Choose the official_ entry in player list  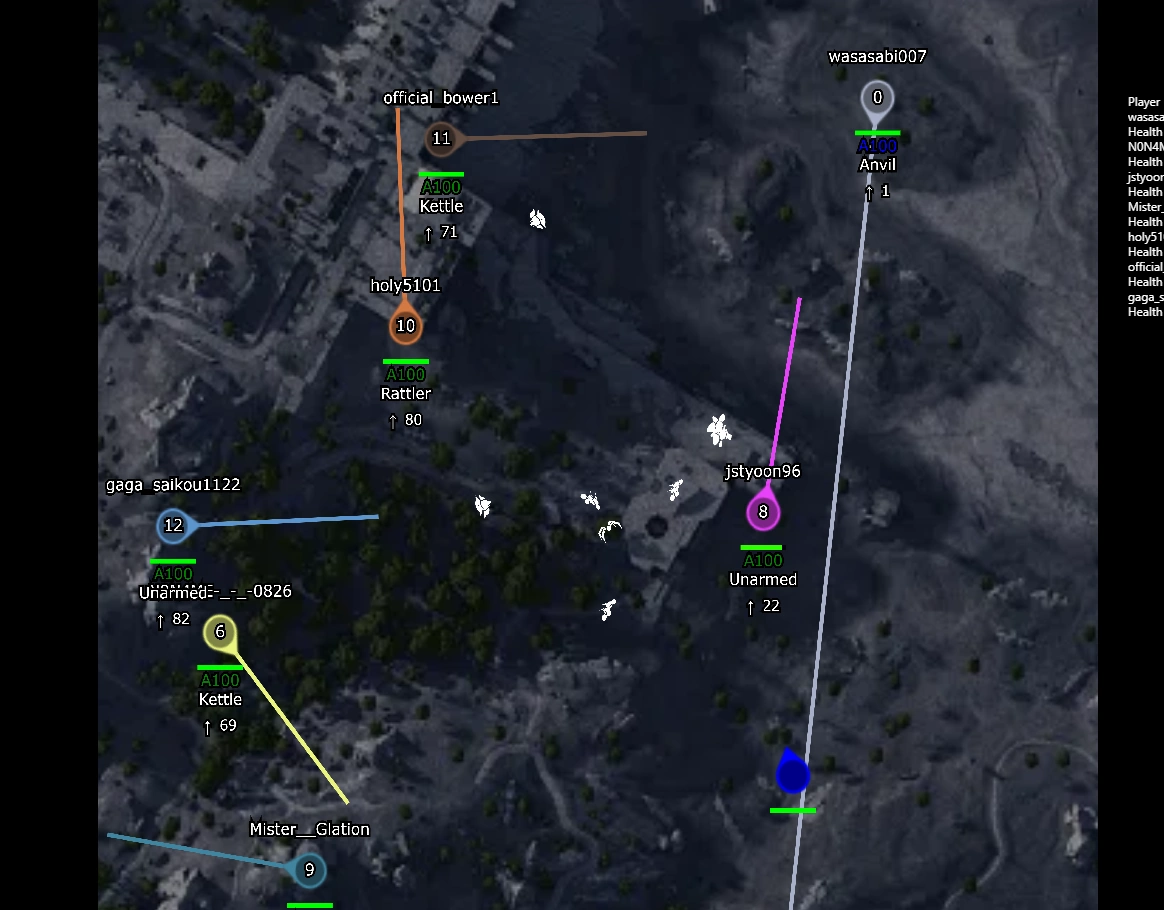[x=1145, y=267]
